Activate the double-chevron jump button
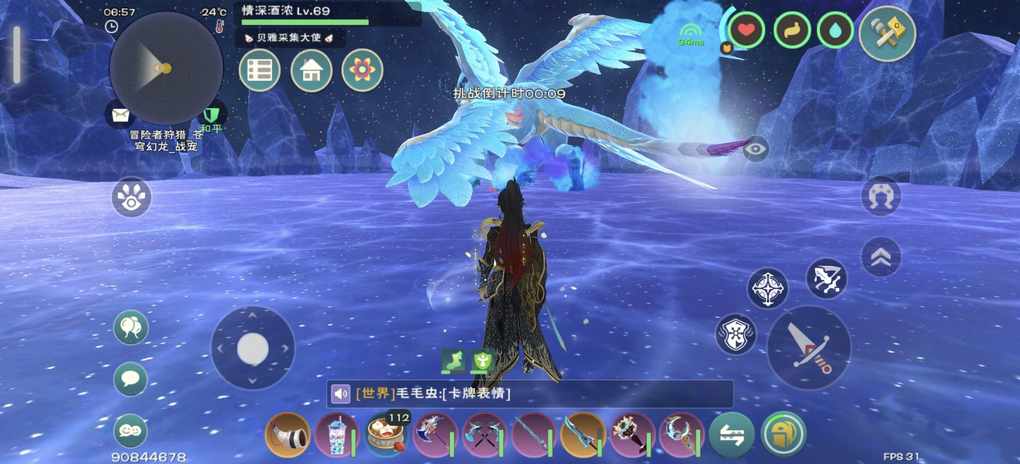This screenshot has width=1020, height=464. pyautogui.click(x=881, y=257)
